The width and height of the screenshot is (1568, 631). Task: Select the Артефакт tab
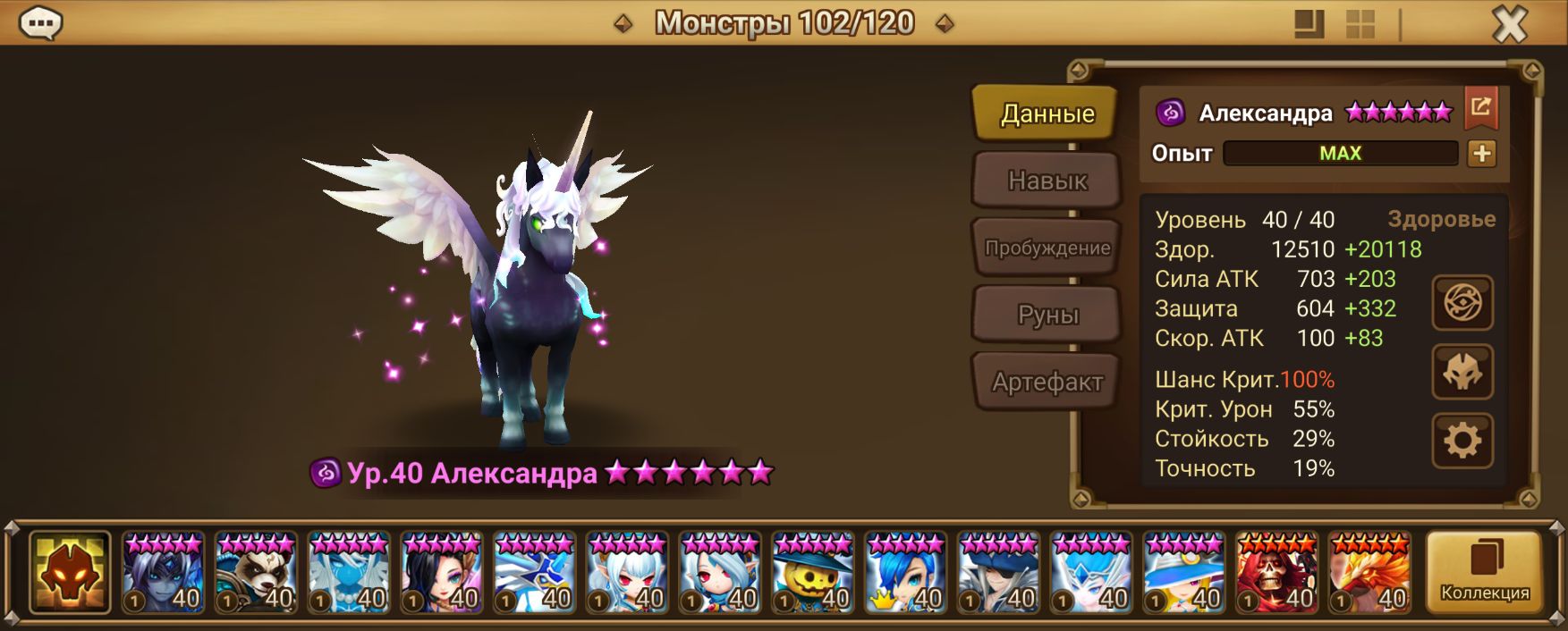(x=1047, y=383)
